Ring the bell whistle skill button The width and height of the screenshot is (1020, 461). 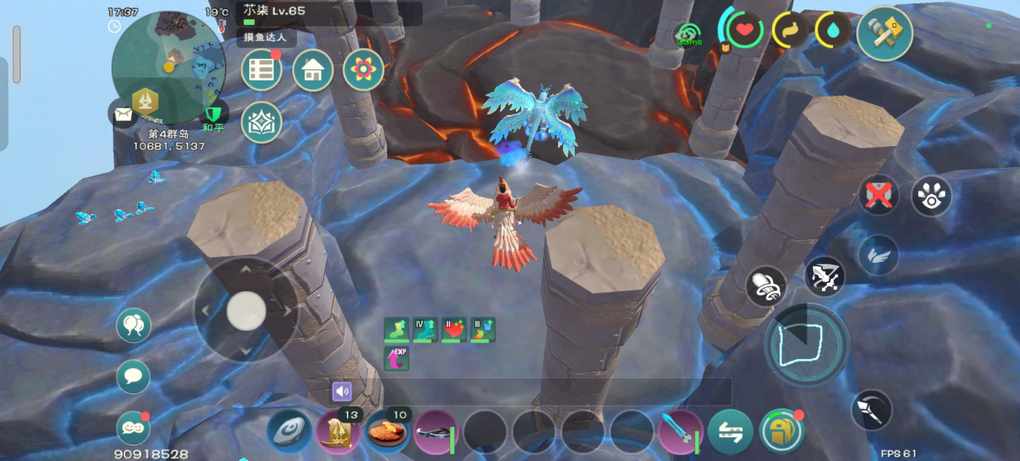(x=766, y=286)
